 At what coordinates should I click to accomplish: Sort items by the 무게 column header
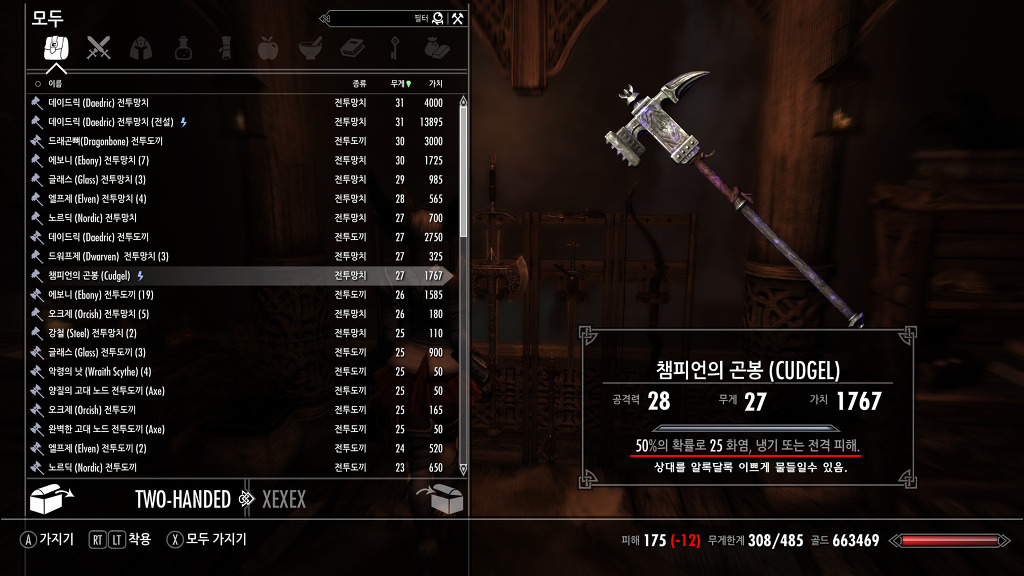click(x=400, y=84)
